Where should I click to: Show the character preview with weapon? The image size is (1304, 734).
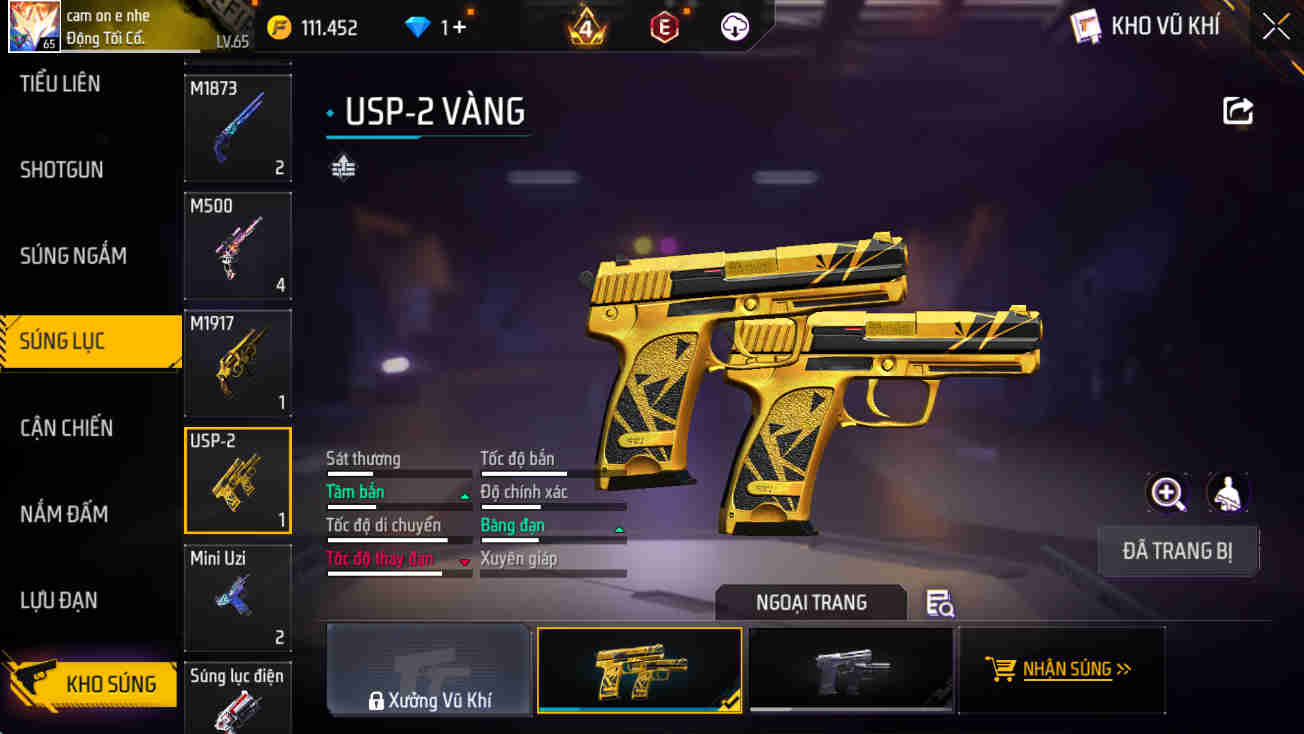click(1228, 494)
